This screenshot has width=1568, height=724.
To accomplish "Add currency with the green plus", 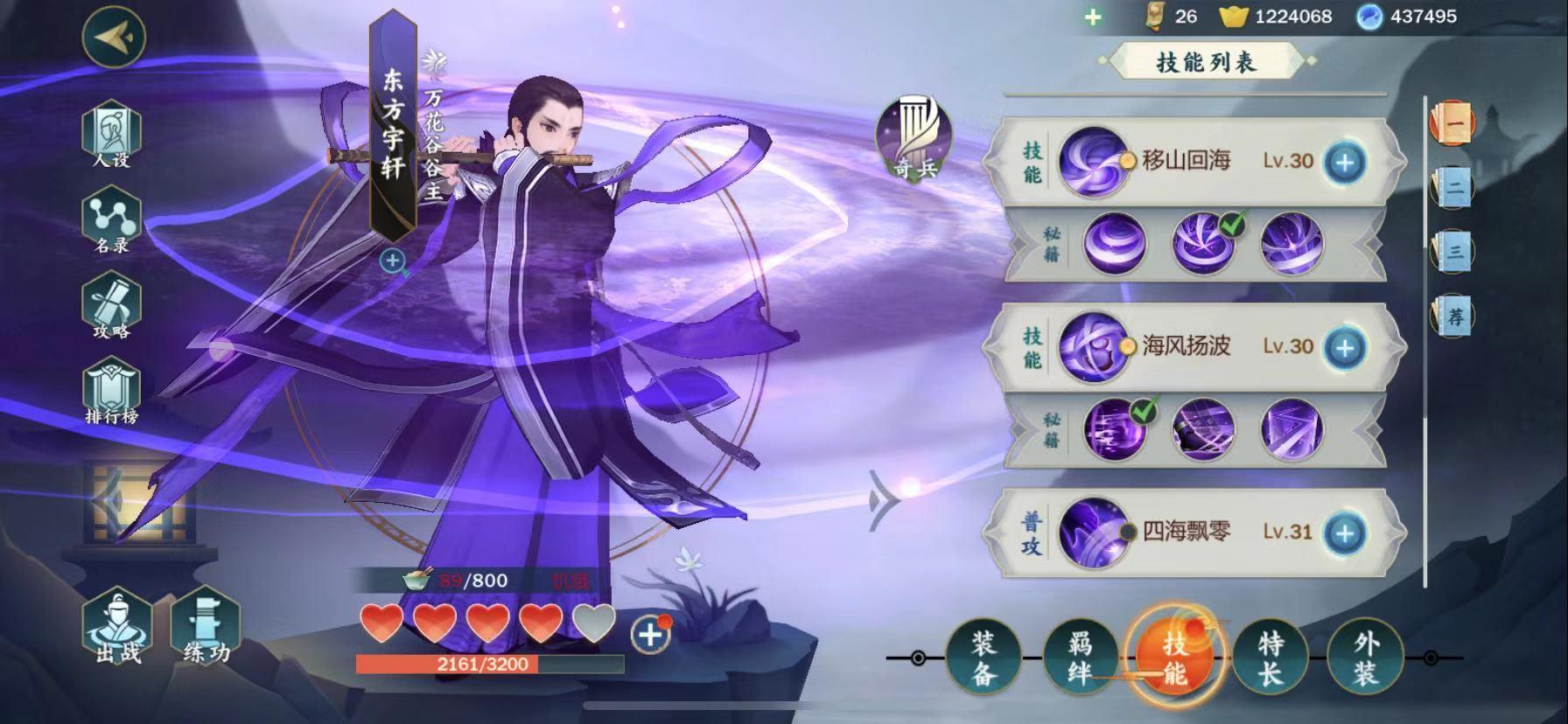I will click(1093, 17).
